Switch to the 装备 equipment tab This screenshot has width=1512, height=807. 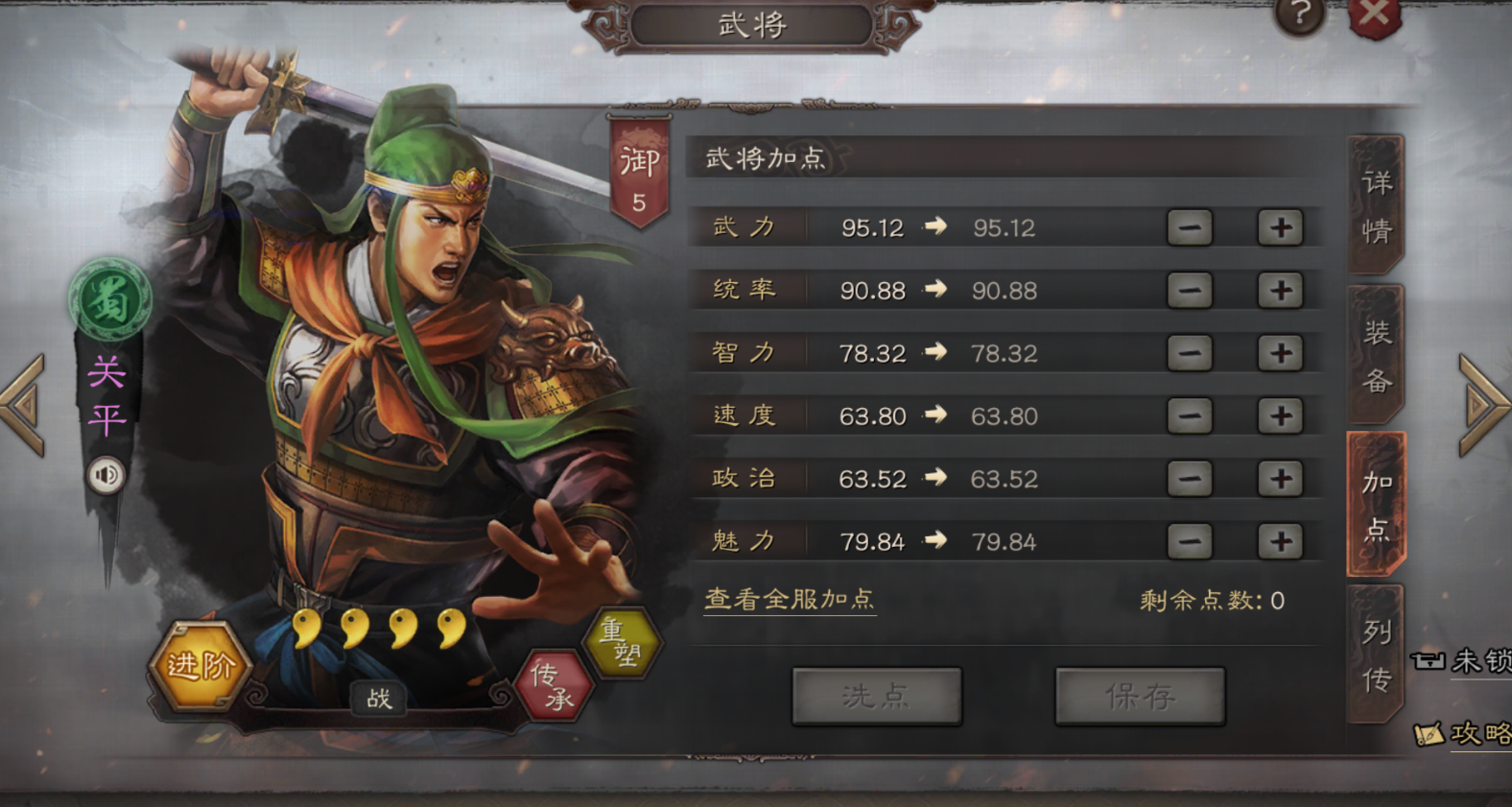tap(1377, 356)
